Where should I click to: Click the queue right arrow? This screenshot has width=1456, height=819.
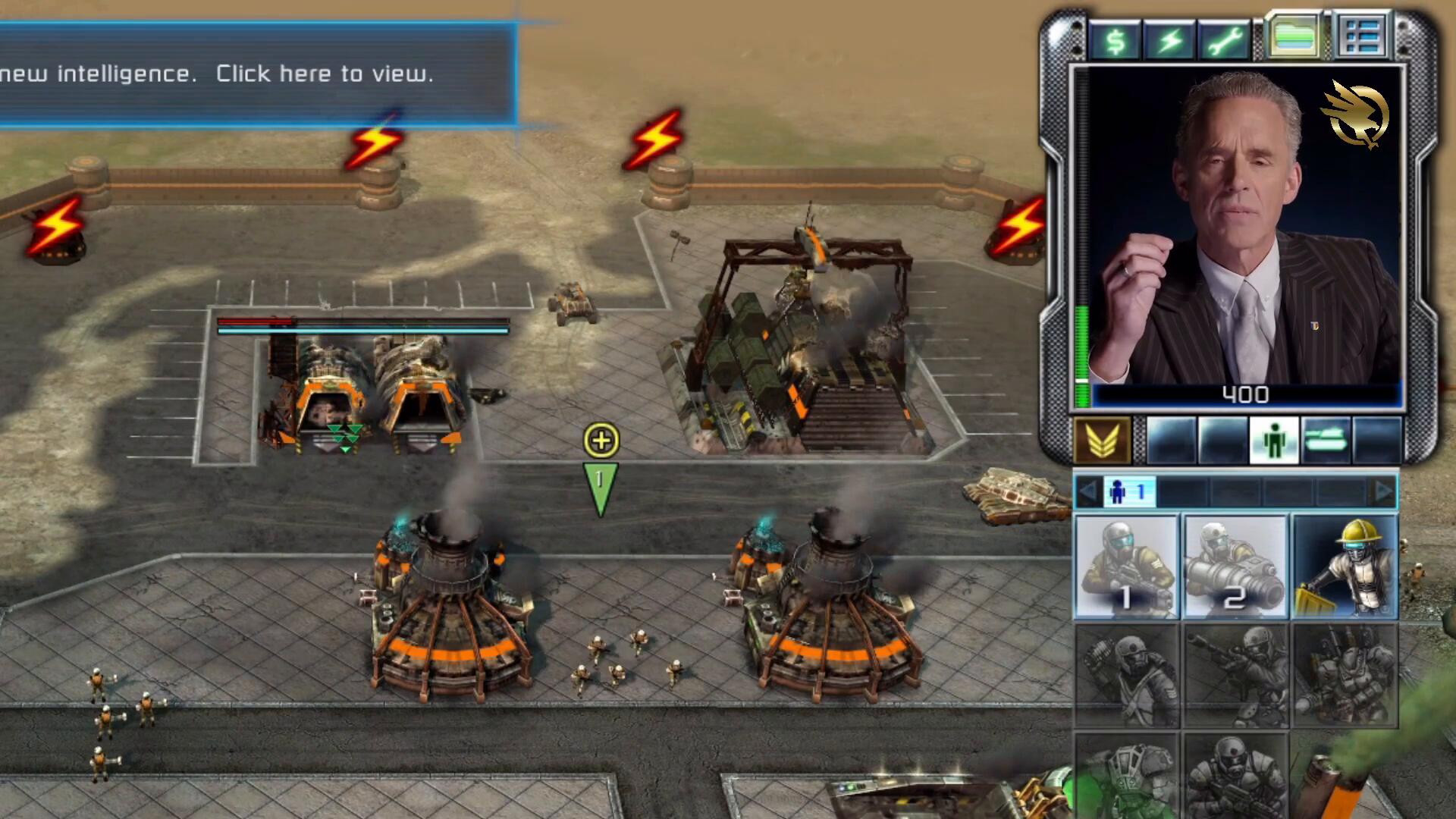pyautogui.click(x=1384, y=493)
